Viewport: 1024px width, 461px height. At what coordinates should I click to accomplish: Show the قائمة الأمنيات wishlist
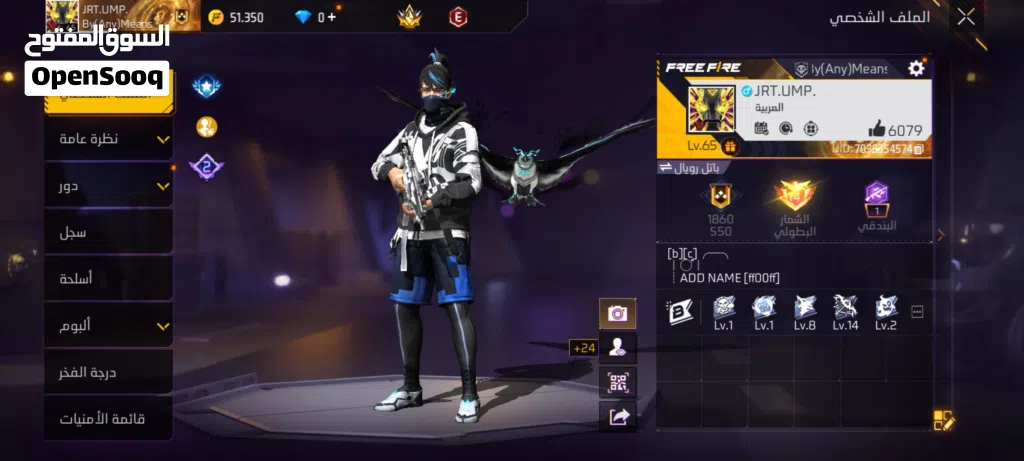[x=108, y=419]
